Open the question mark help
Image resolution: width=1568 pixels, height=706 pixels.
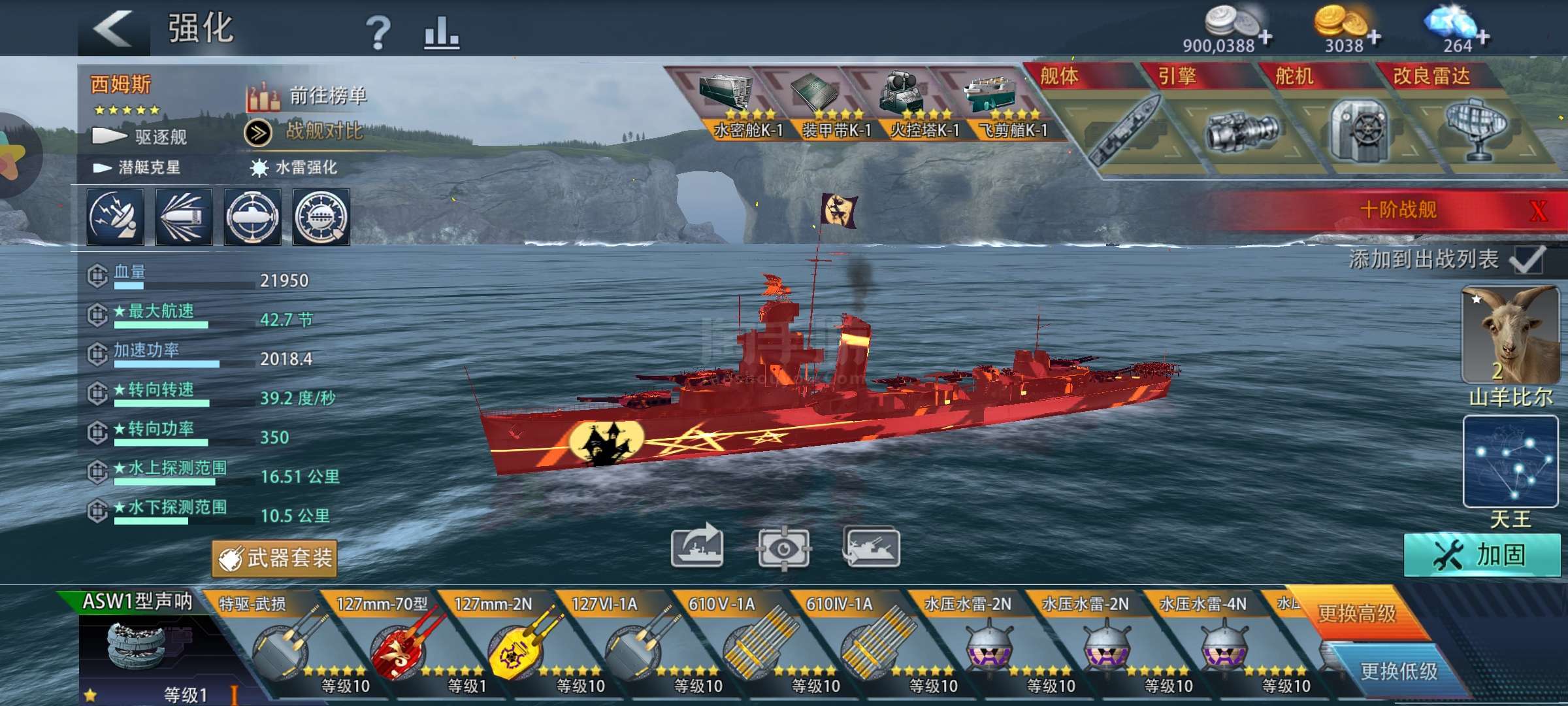(378, 32)
